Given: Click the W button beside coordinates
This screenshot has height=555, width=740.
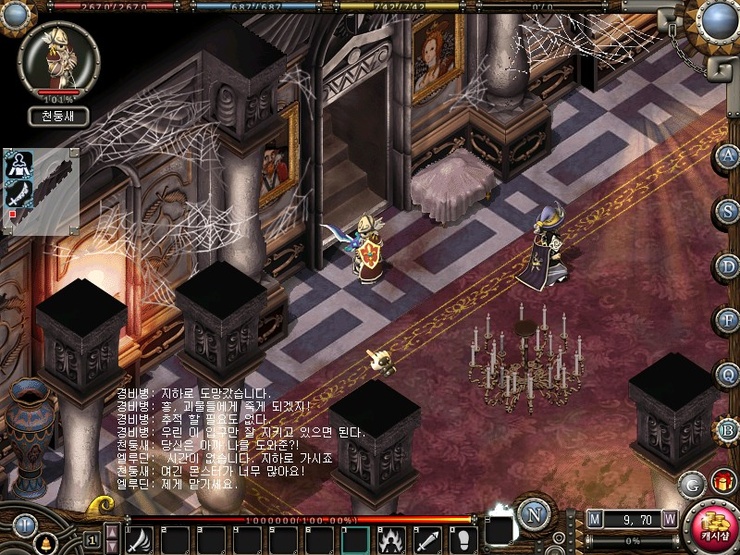Looking at the screenshot, I should (x=669, y=519).
